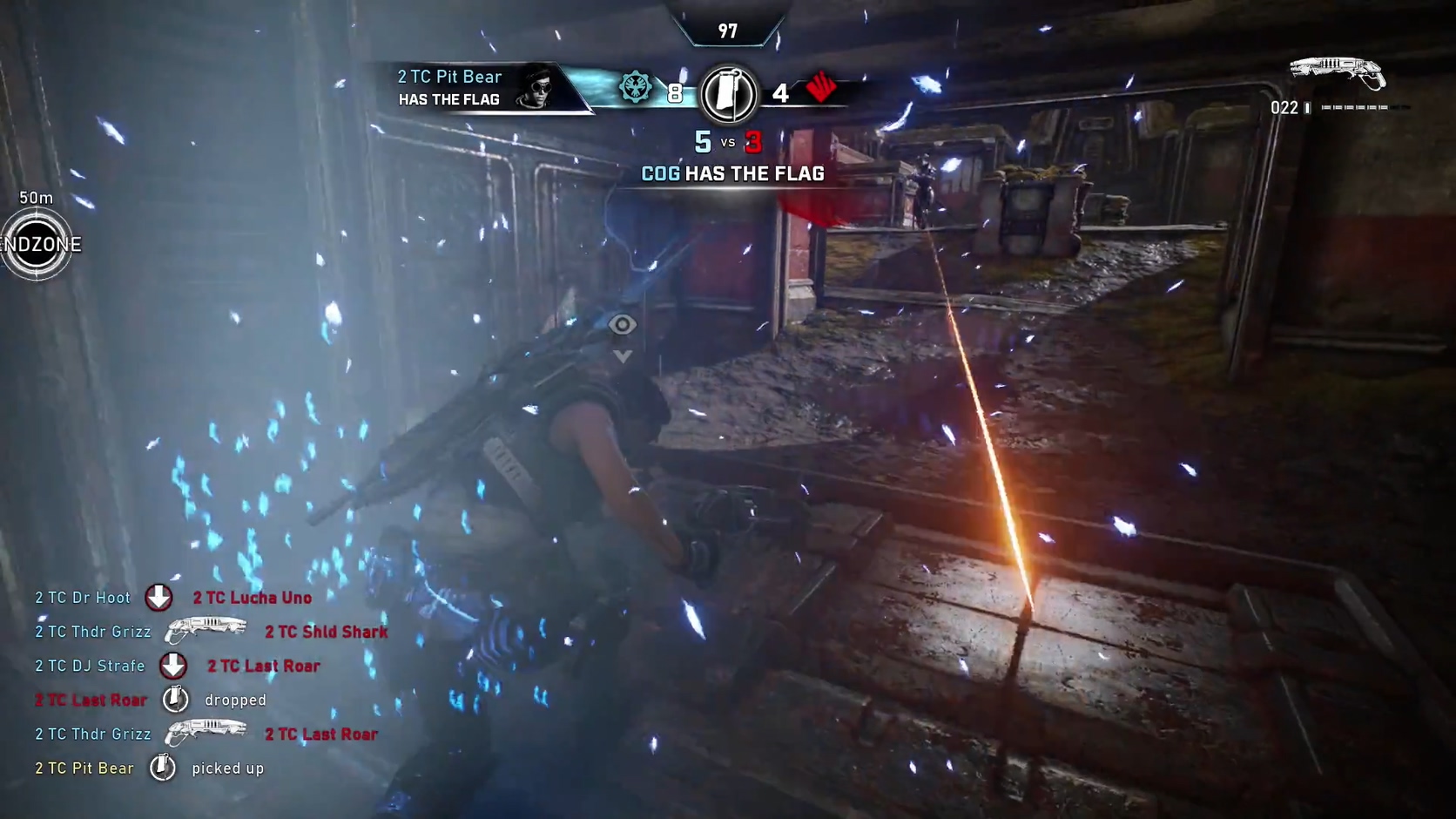Image resolution: width=1456 pixels, height=819 pixels.
Task: Click the 2 TC Shld Shark player name
Action: 326,631
